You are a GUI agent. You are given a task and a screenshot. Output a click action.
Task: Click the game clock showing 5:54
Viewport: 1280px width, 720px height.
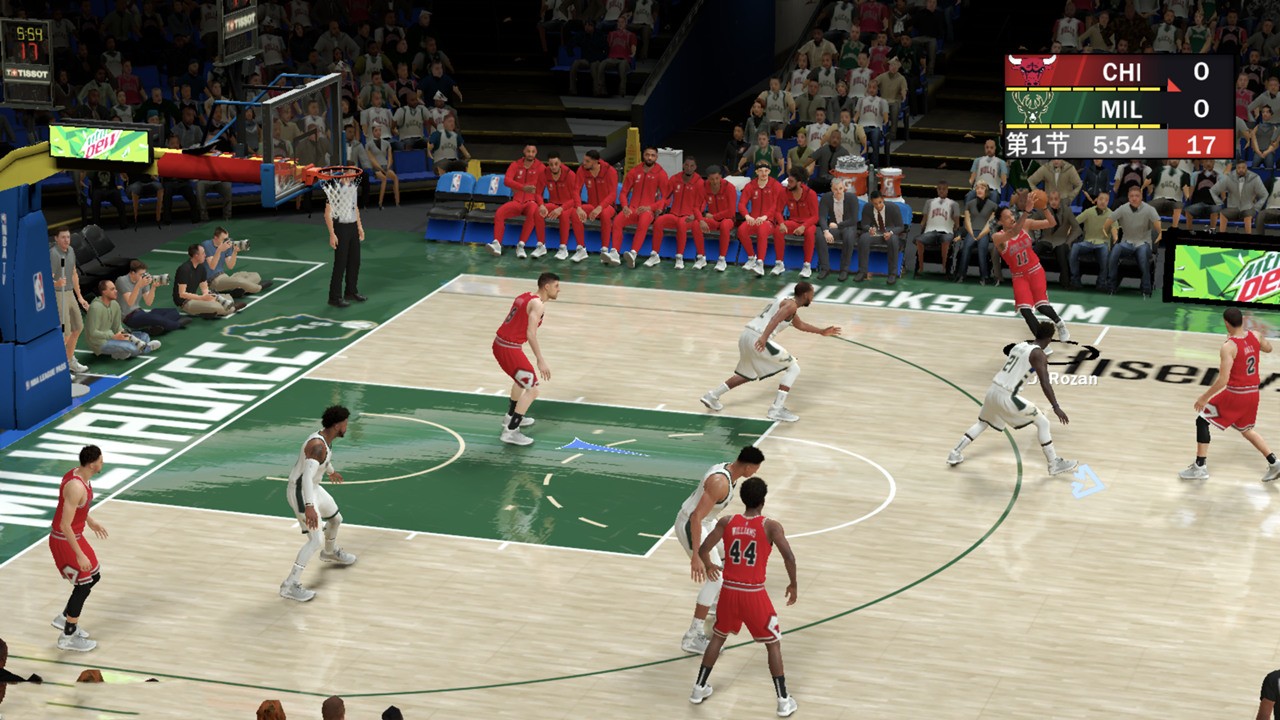tap(1118, 145)
